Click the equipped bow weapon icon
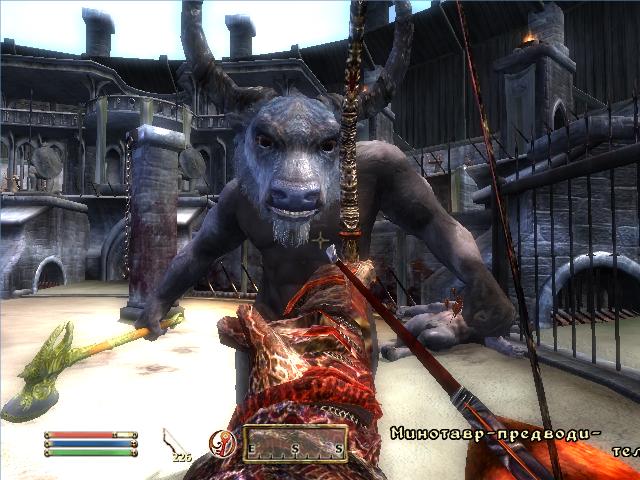Image resolution: width=640 pixels, height=480 pixels. point(173,440)
